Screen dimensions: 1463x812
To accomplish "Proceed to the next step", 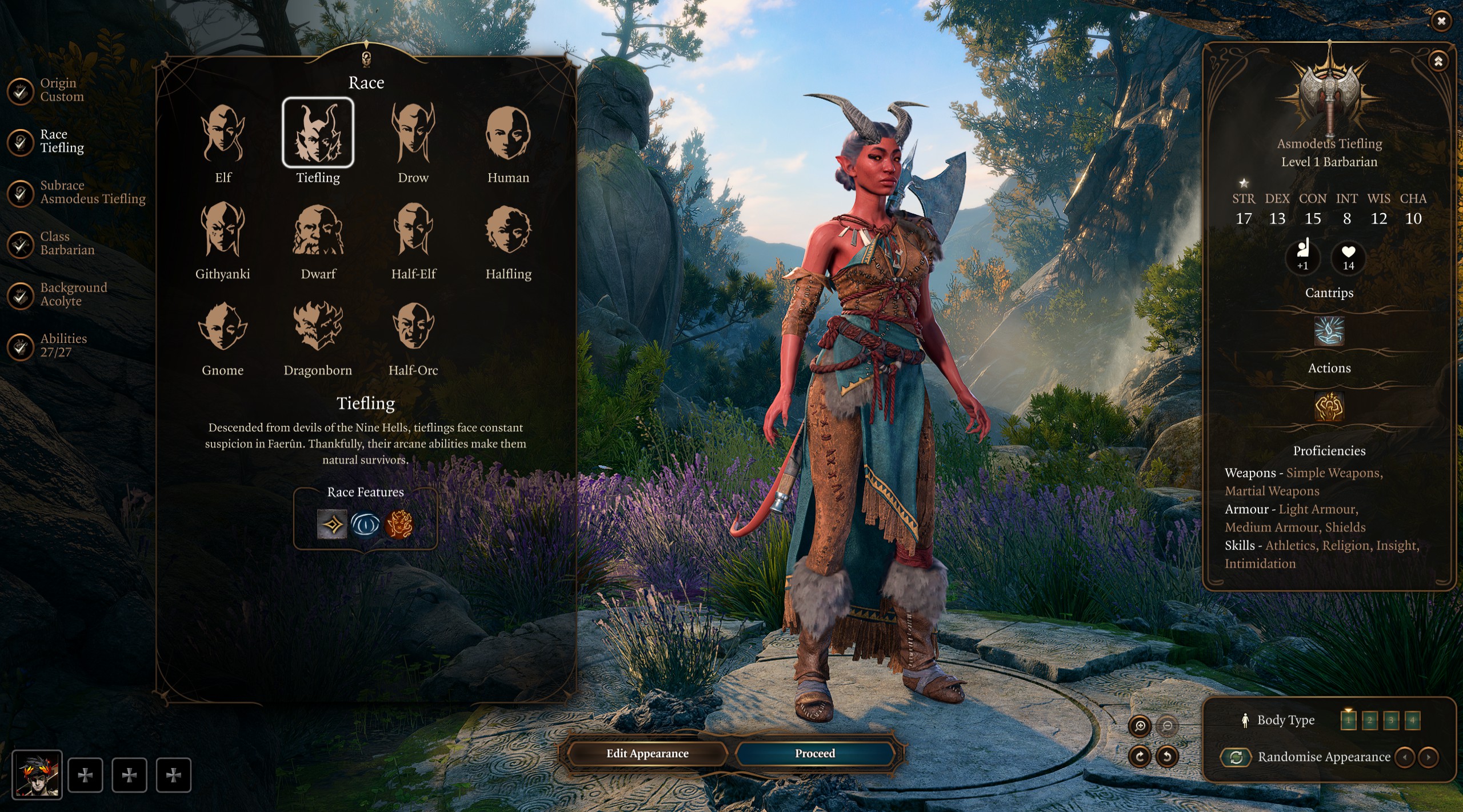I will pos(814,753).
